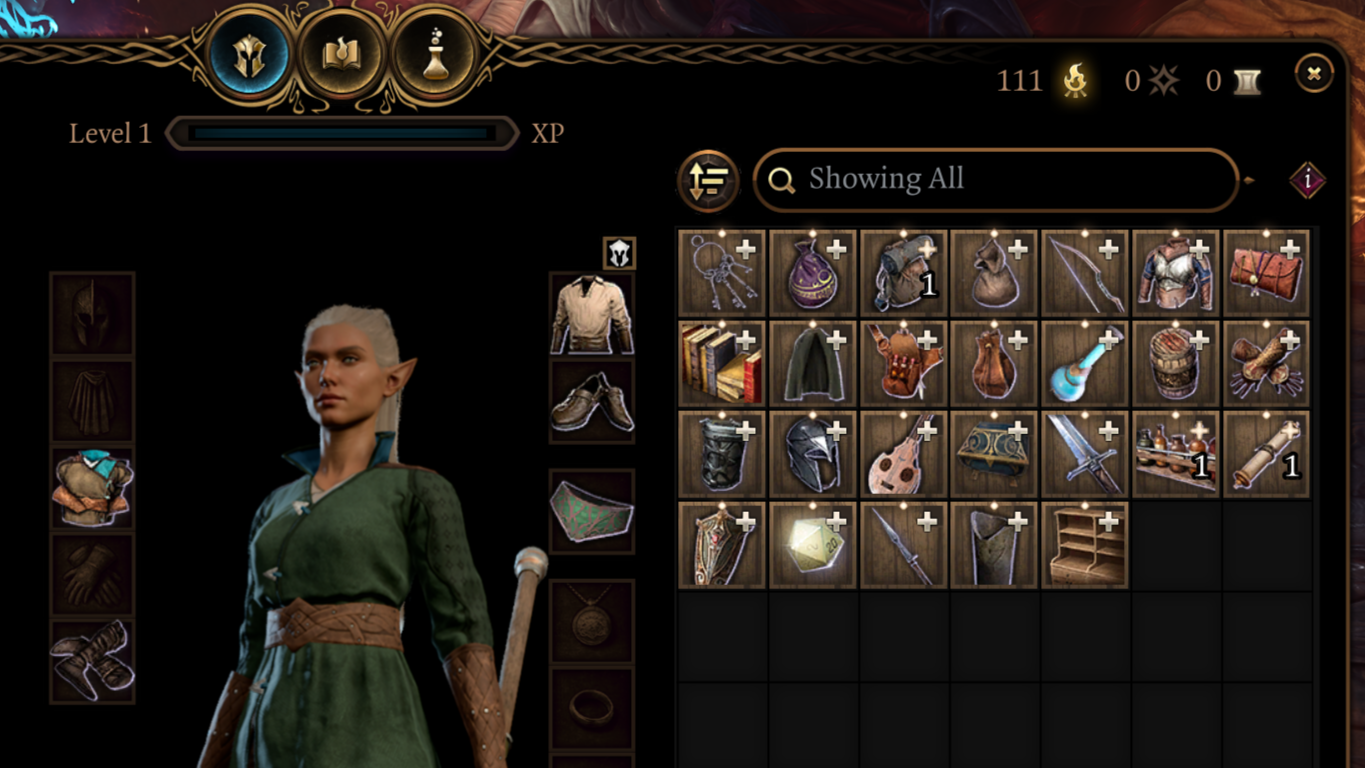This screenshot has width=1365, height=768.
Task: Select the stack of books
Action: (721, 363)
